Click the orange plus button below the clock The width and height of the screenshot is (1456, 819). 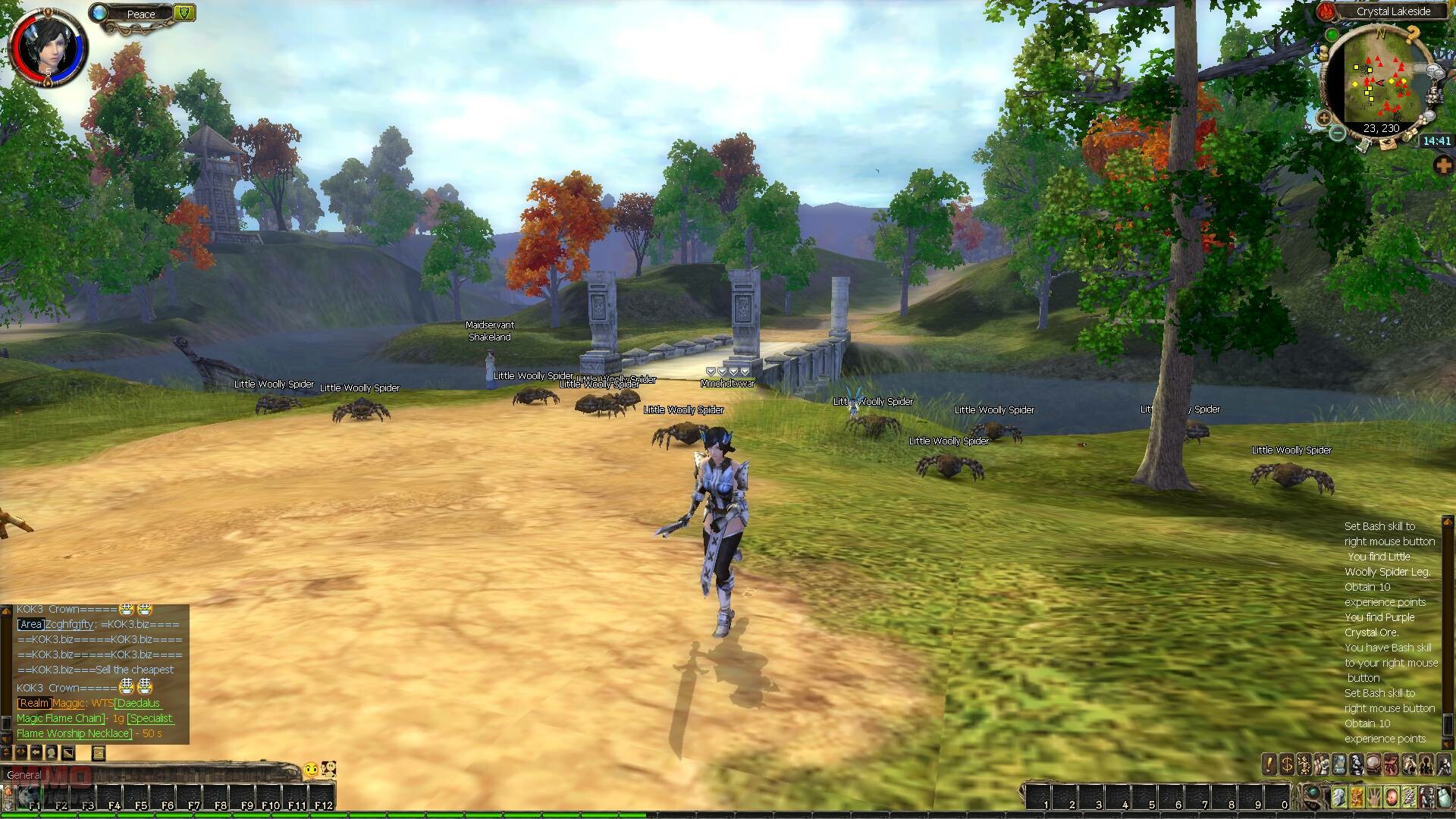[x=1442, y=165]
